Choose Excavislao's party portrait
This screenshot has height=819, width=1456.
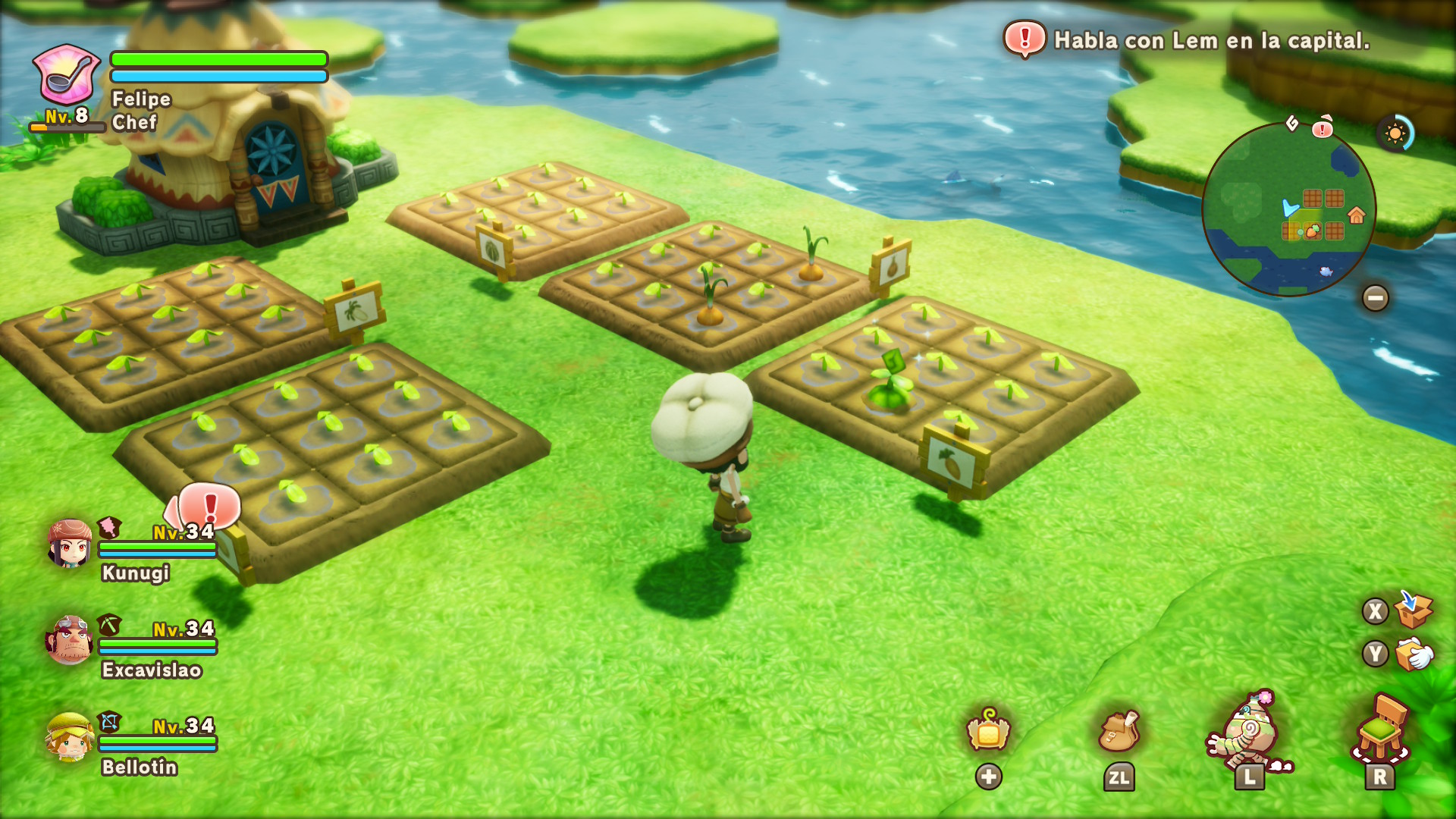(70, 639)
